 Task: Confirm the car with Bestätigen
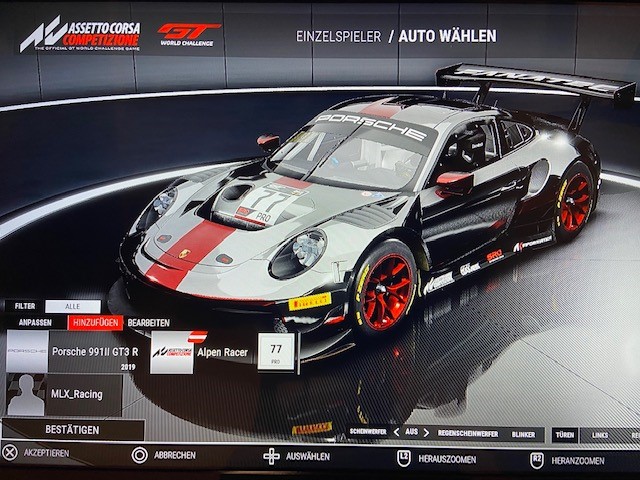[x=71, y=429]
